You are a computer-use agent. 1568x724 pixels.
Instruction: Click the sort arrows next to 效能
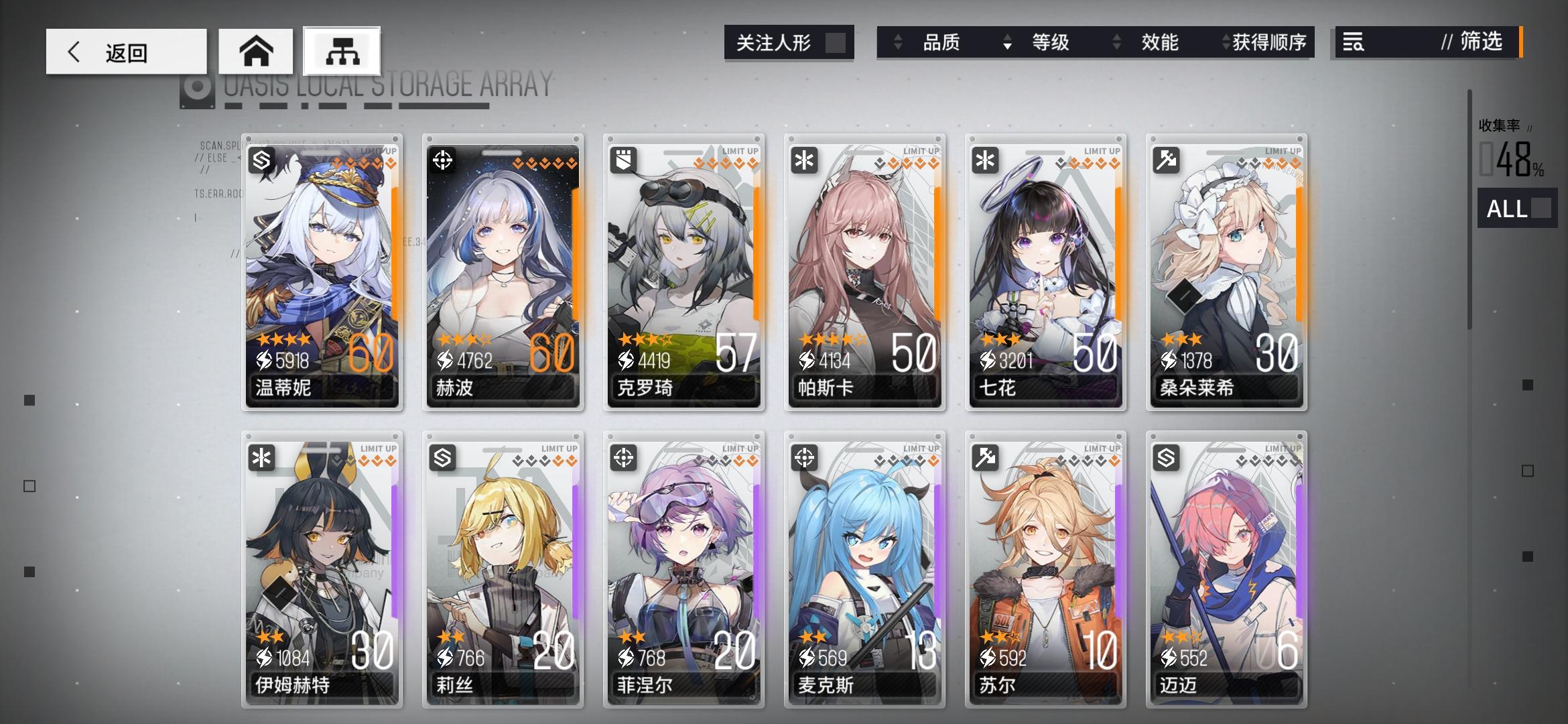point(1116,42)
